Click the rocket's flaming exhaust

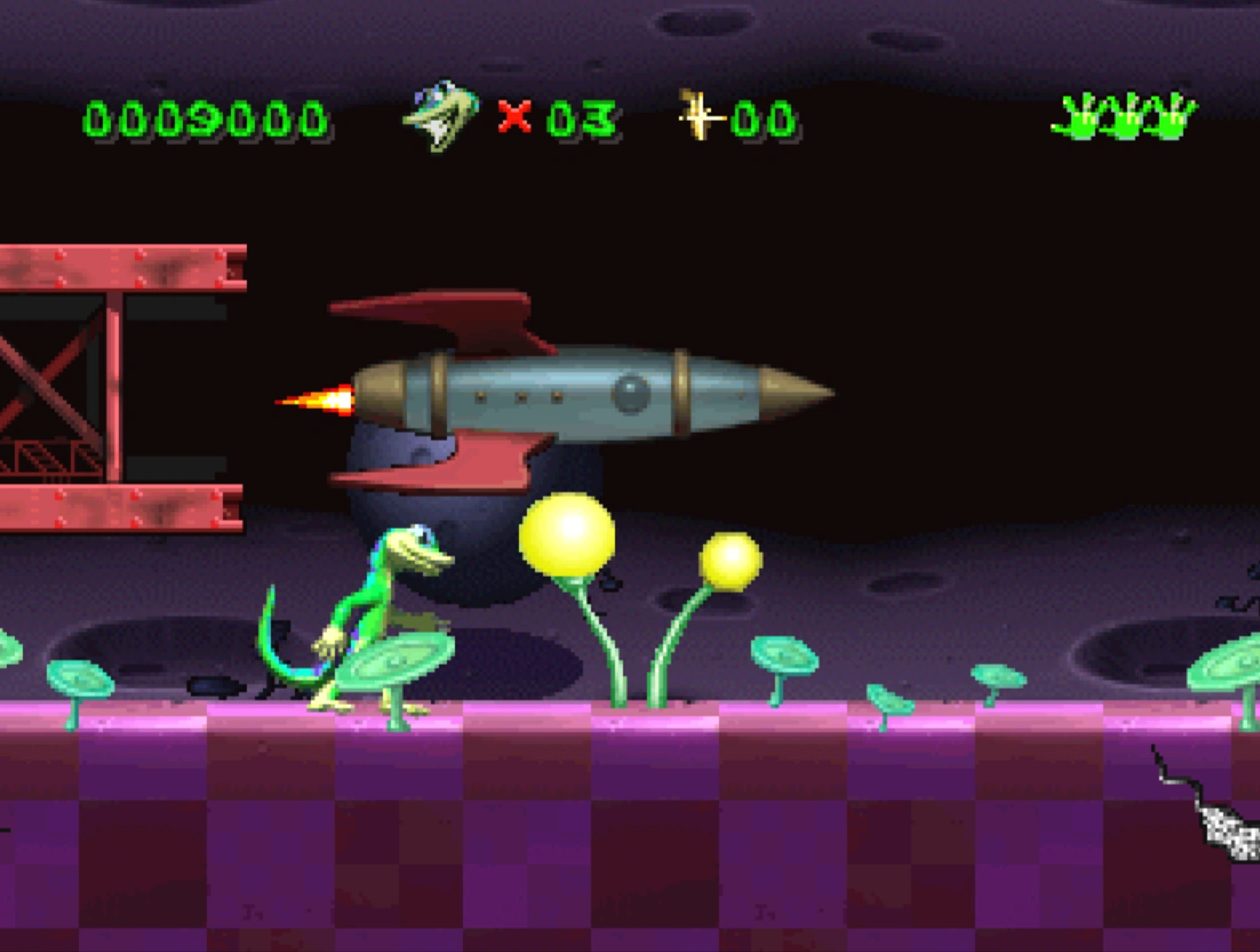(x=316, y=400)
